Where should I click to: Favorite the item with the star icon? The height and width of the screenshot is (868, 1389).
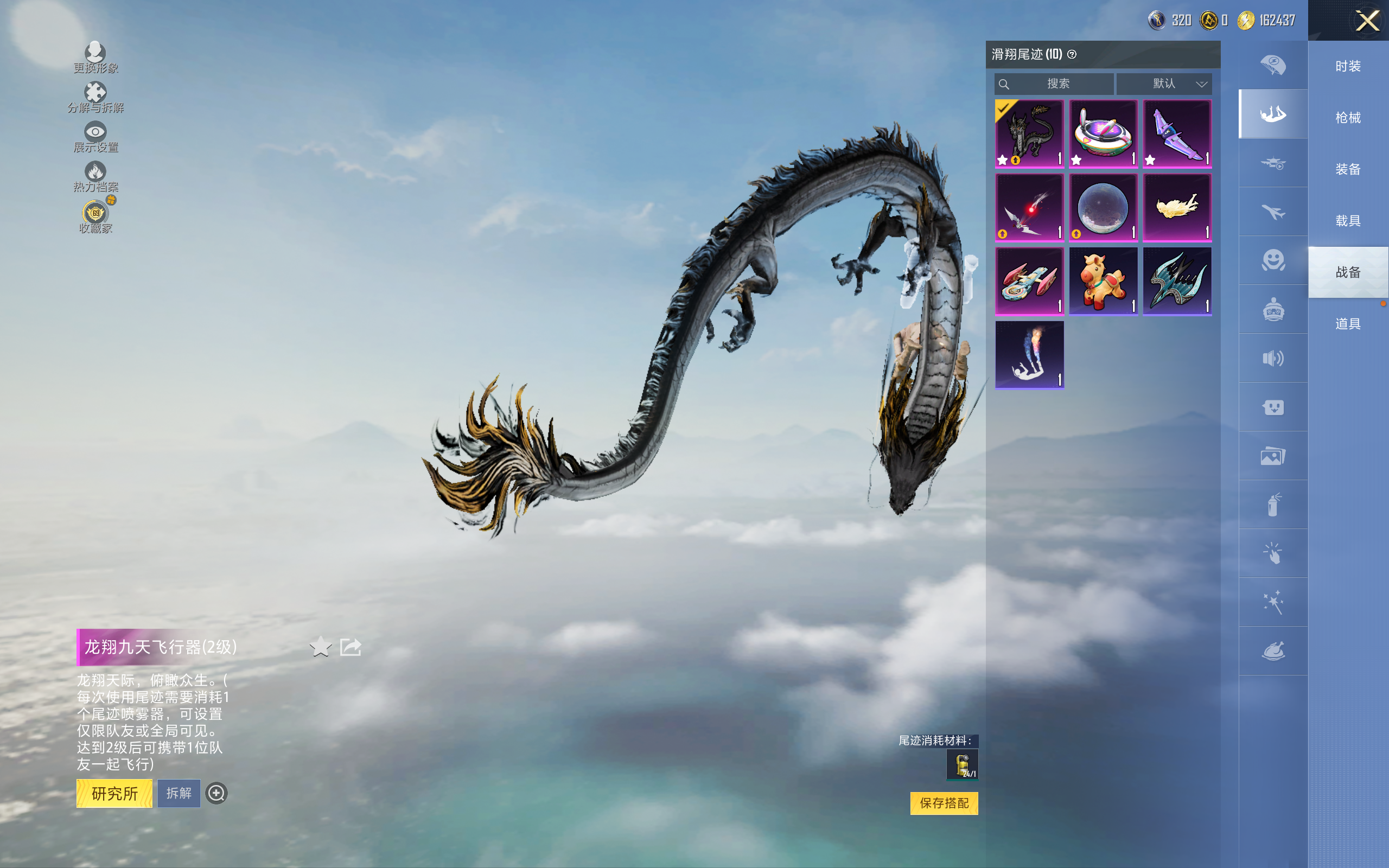pyautogui.click(x=320, y=647)
